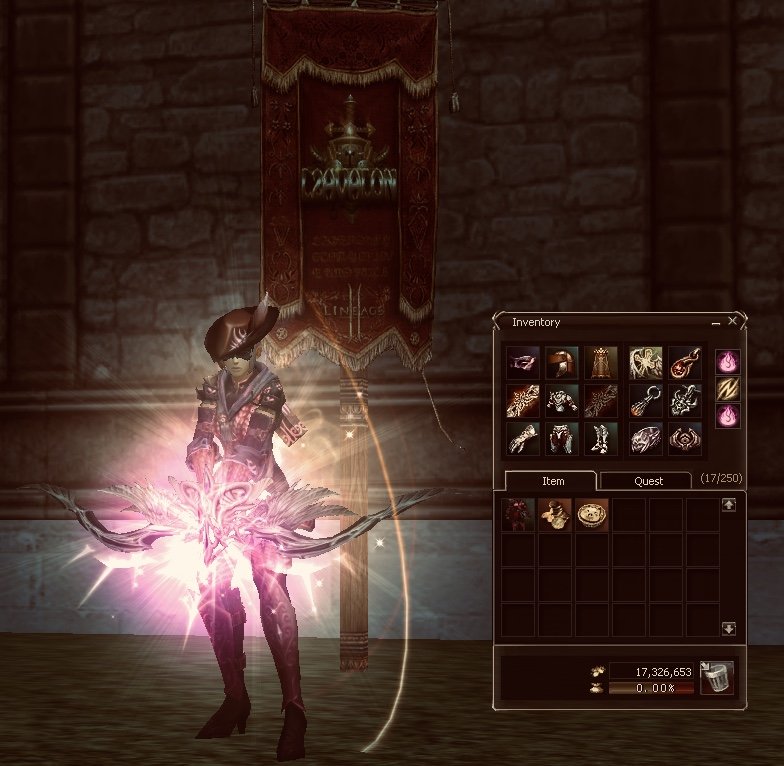The height and width of the screenshot is (766, 784).
Task: Choose the equipped cloak slot
Action: tap(600, 362)
